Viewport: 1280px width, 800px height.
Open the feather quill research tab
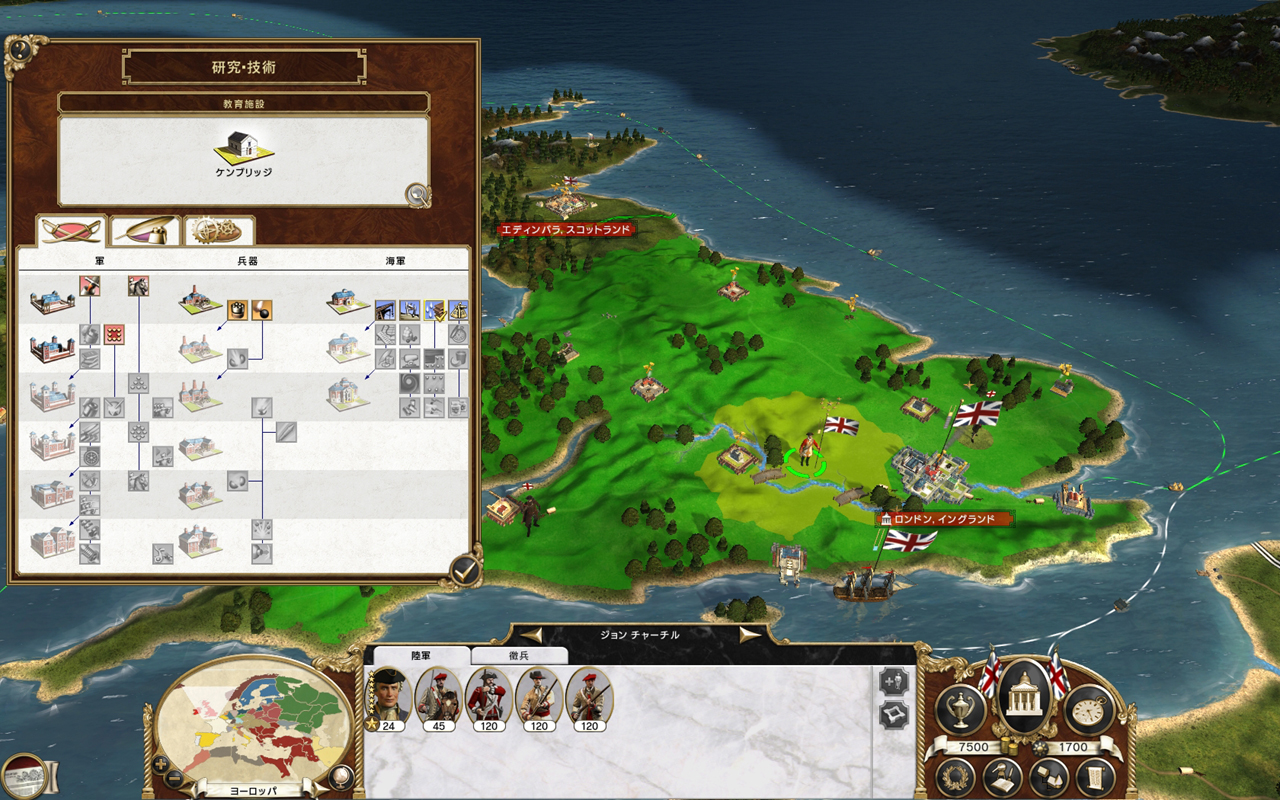click(145, 231)
